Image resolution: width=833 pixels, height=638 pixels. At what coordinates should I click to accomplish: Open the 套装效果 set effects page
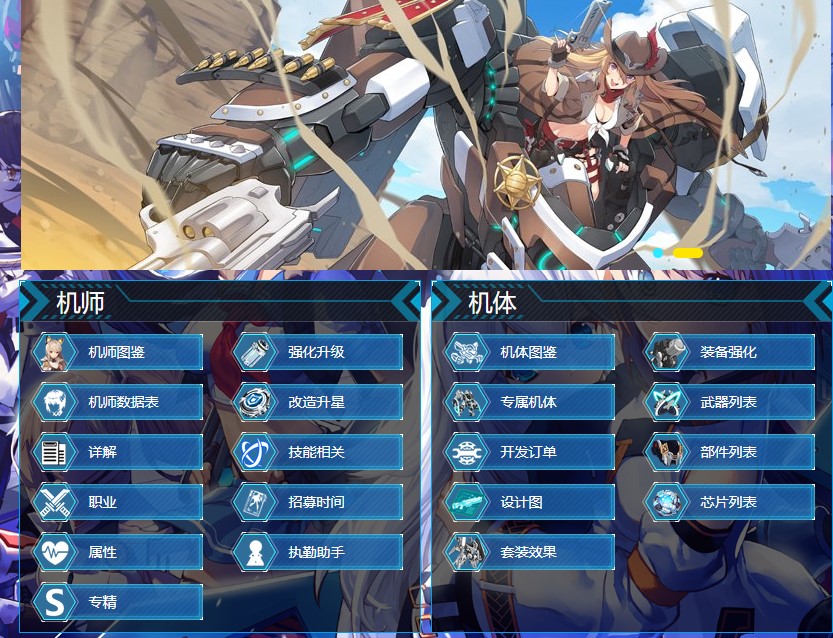coord(529,552)
